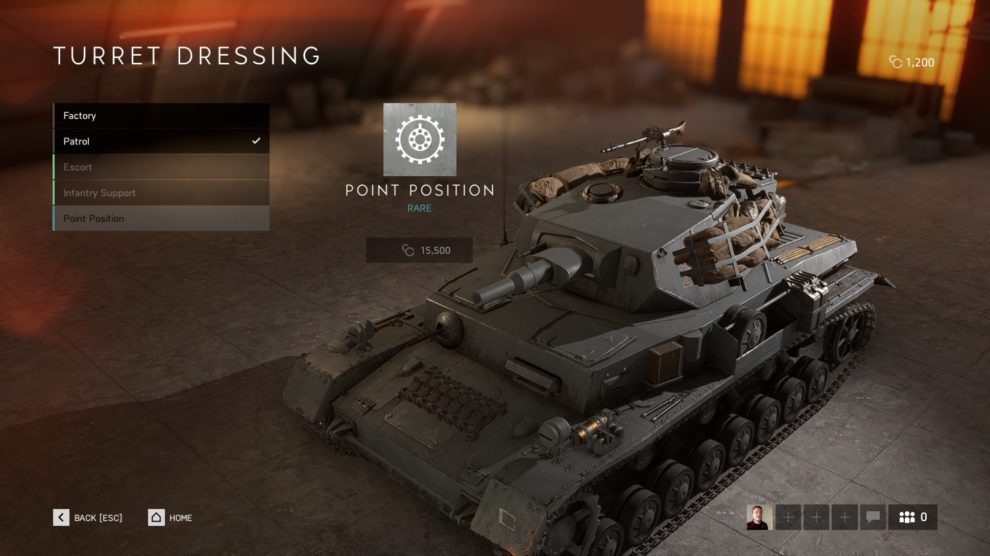This screenshot has width=990, height=556.
Task: Click the Point Position gear emblem
Action: pyautogui.click(x=419, y=139)
